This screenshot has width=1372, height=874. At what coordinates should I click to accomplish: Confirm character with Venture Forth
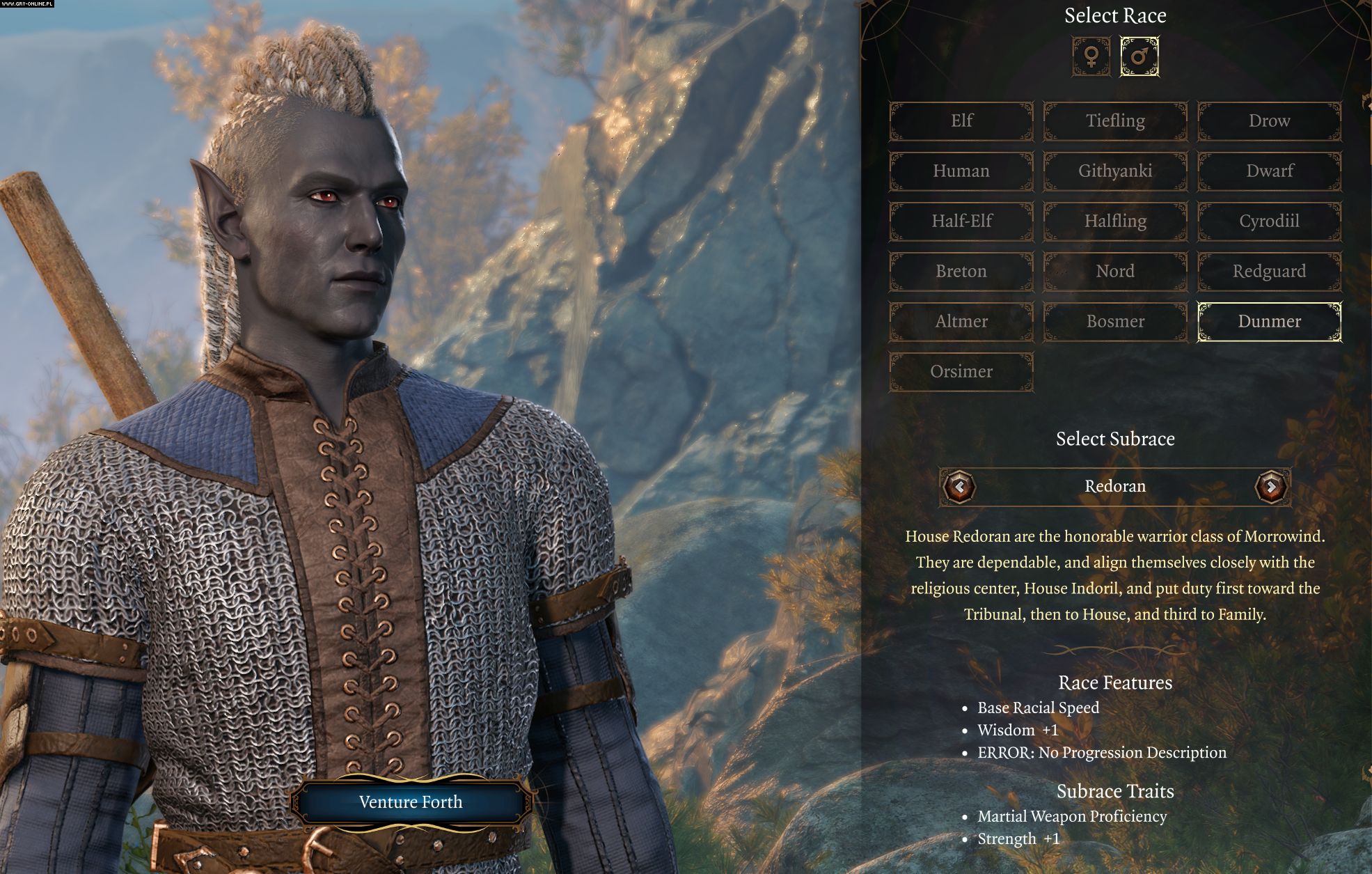pos(411,802)
